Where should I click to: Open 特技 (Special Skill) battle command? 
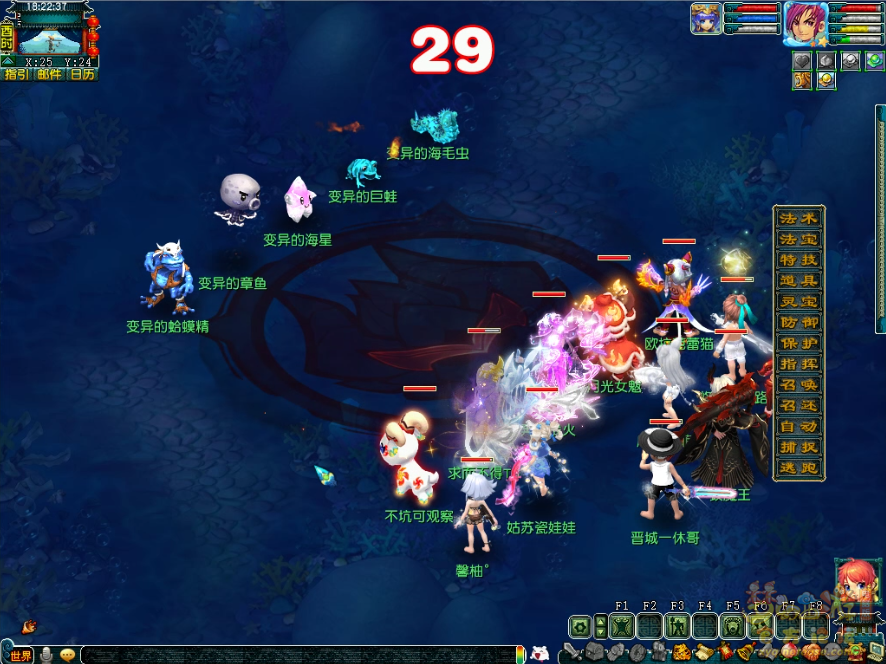coord(798,260)
